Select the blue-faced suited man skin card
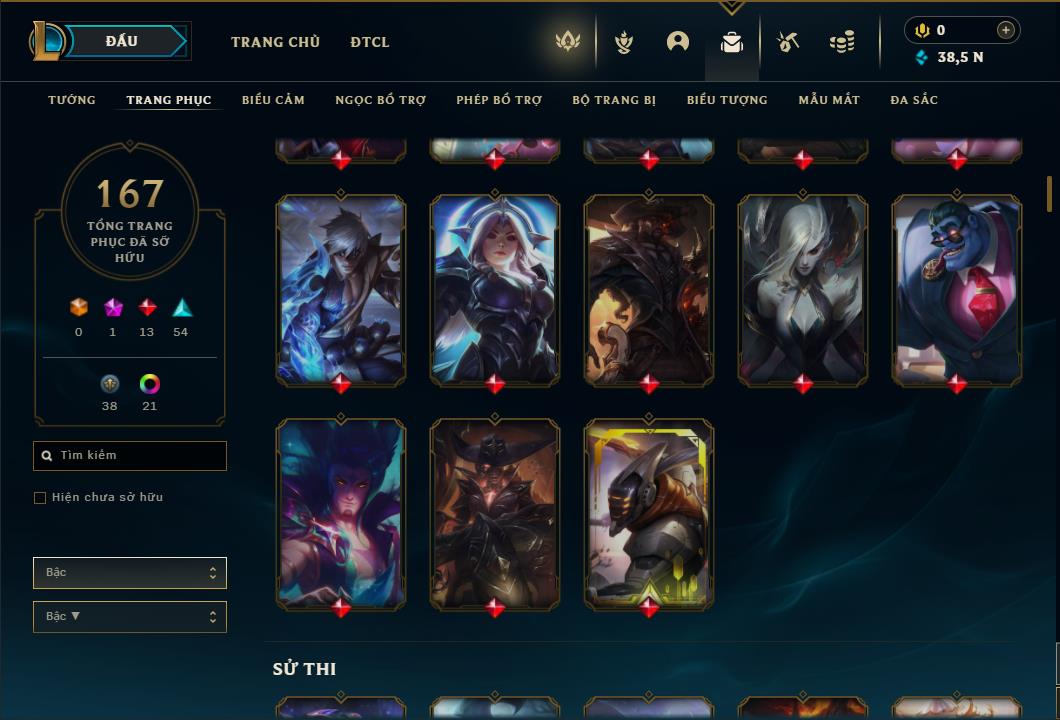This screenshot has height=720, width=1060. click(957, 290)
